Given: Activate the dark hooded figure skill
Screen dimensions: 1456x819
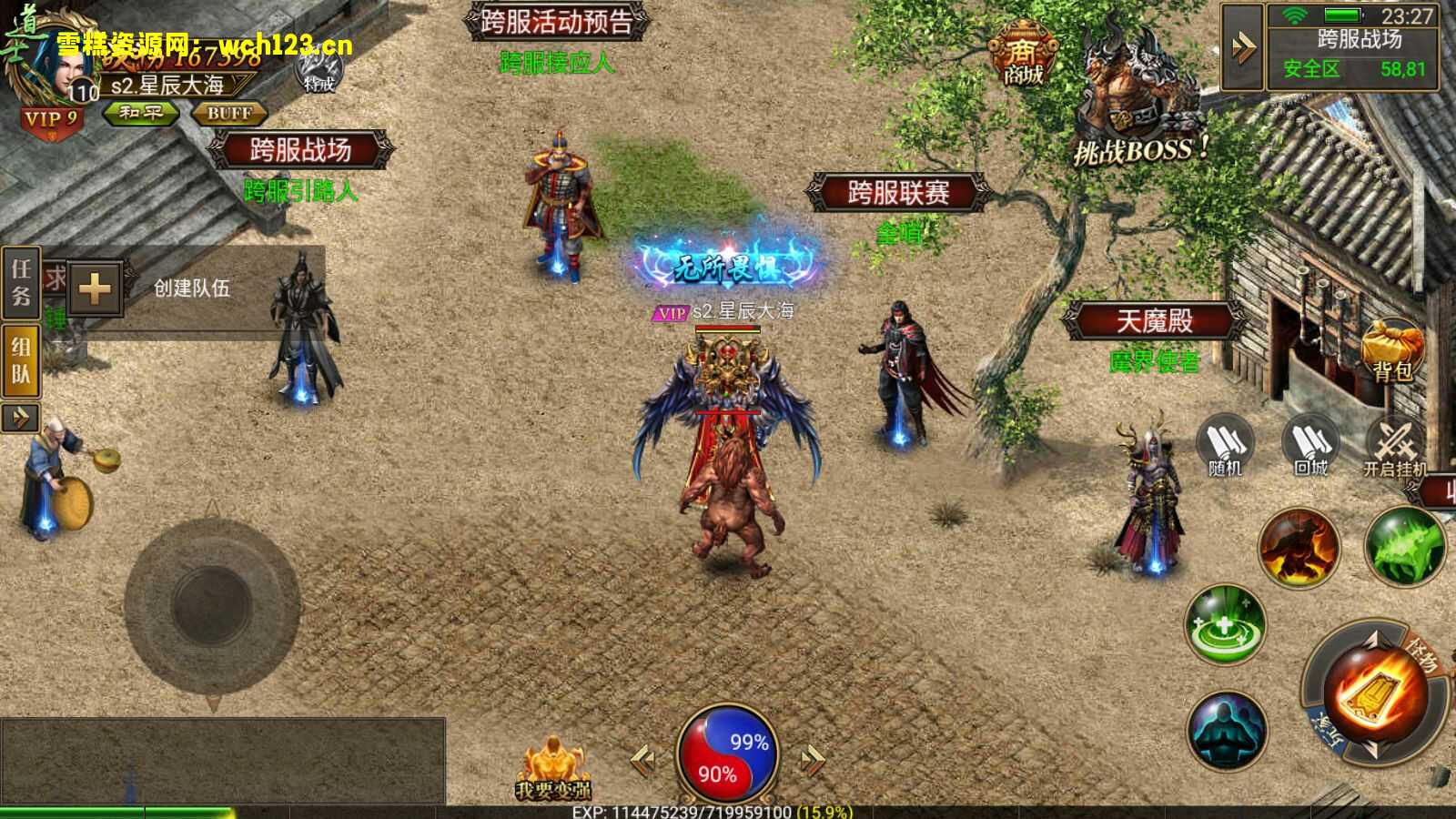Looking at the screenshot, I should click(1227, 730).
